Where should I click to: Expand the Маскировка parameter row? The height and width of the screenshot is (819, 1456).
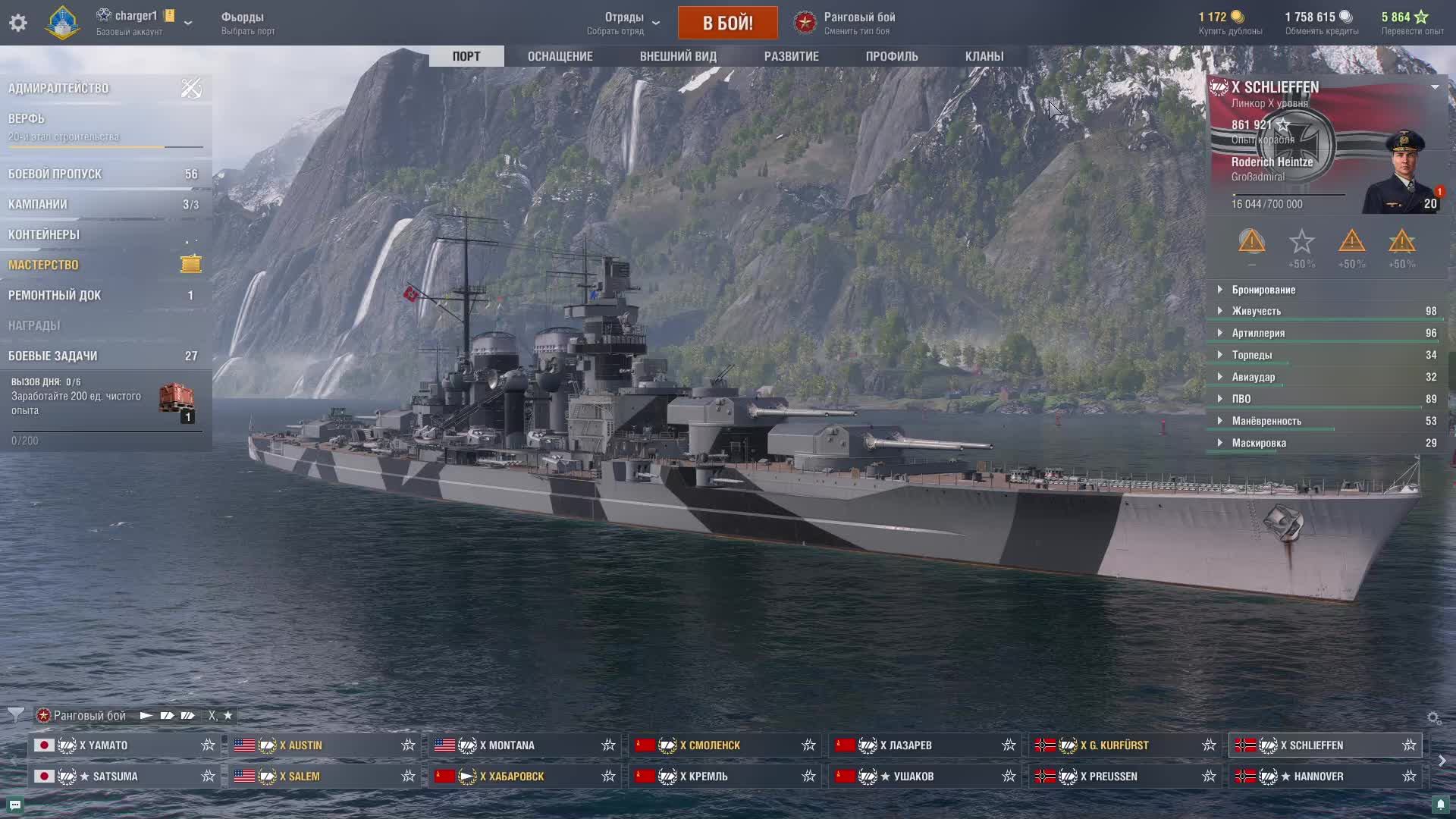(x=1259, y=443)
